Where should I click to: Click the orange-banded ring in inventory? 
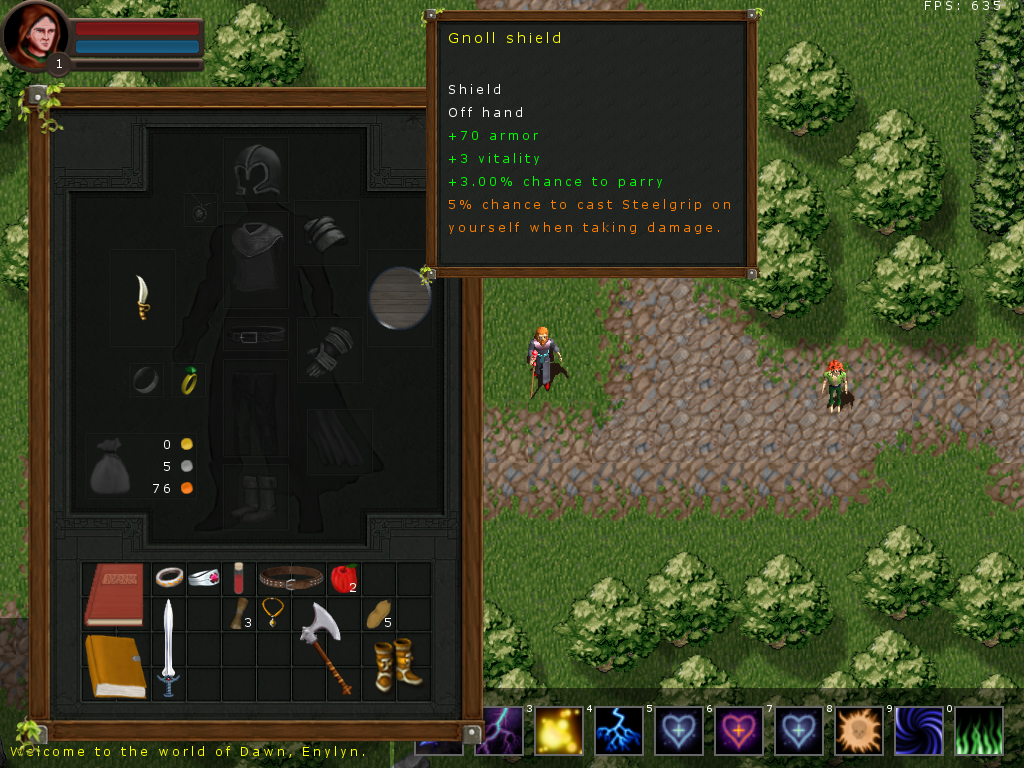coord(168,577)
